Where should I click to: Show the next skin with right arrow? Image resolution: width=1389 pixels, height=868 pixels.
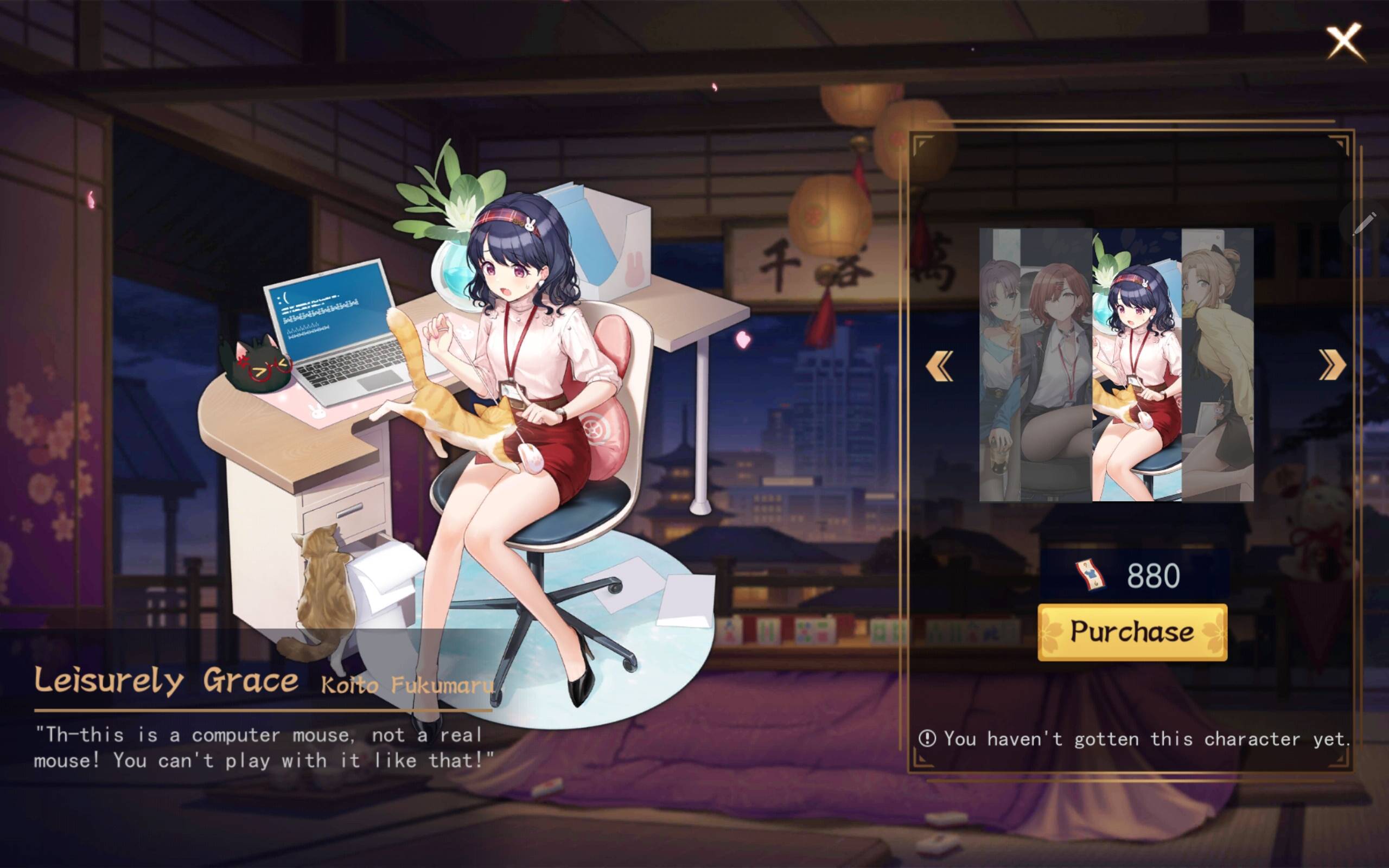(1331, 366)
